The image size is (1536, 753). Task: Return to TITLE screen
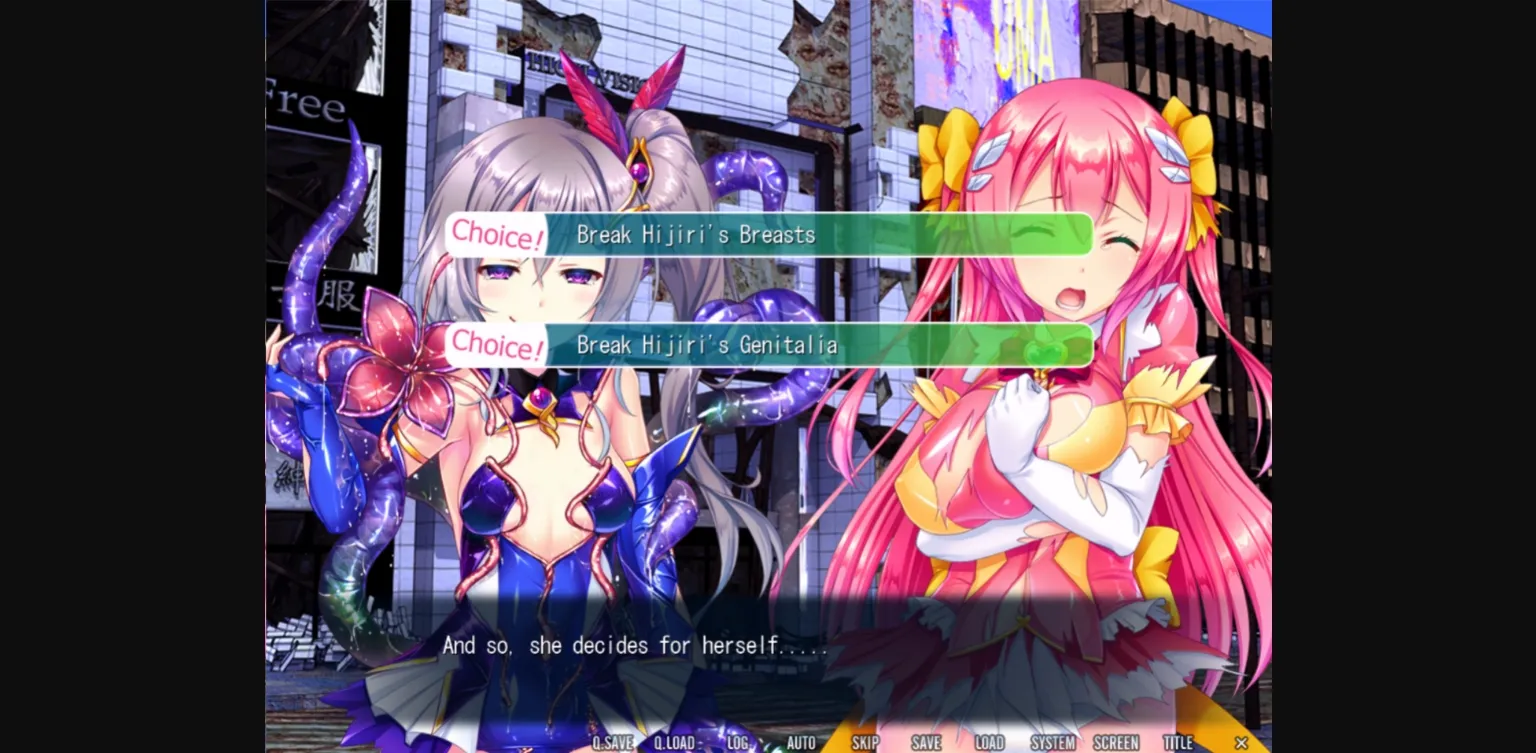click(1178, 743)
